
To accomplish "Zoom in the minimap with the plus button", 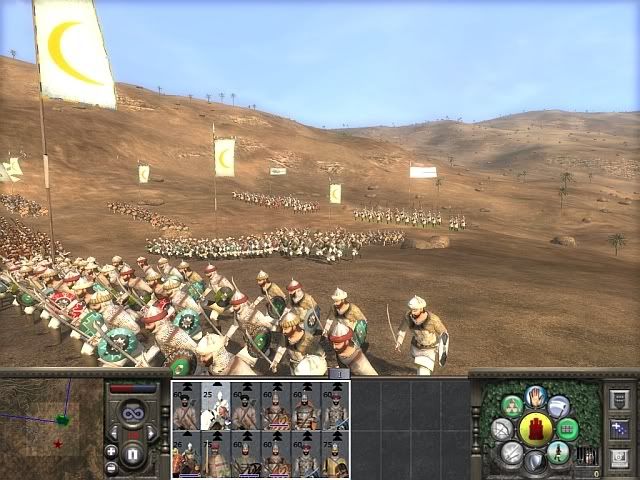I will click(x=111, y=451).
